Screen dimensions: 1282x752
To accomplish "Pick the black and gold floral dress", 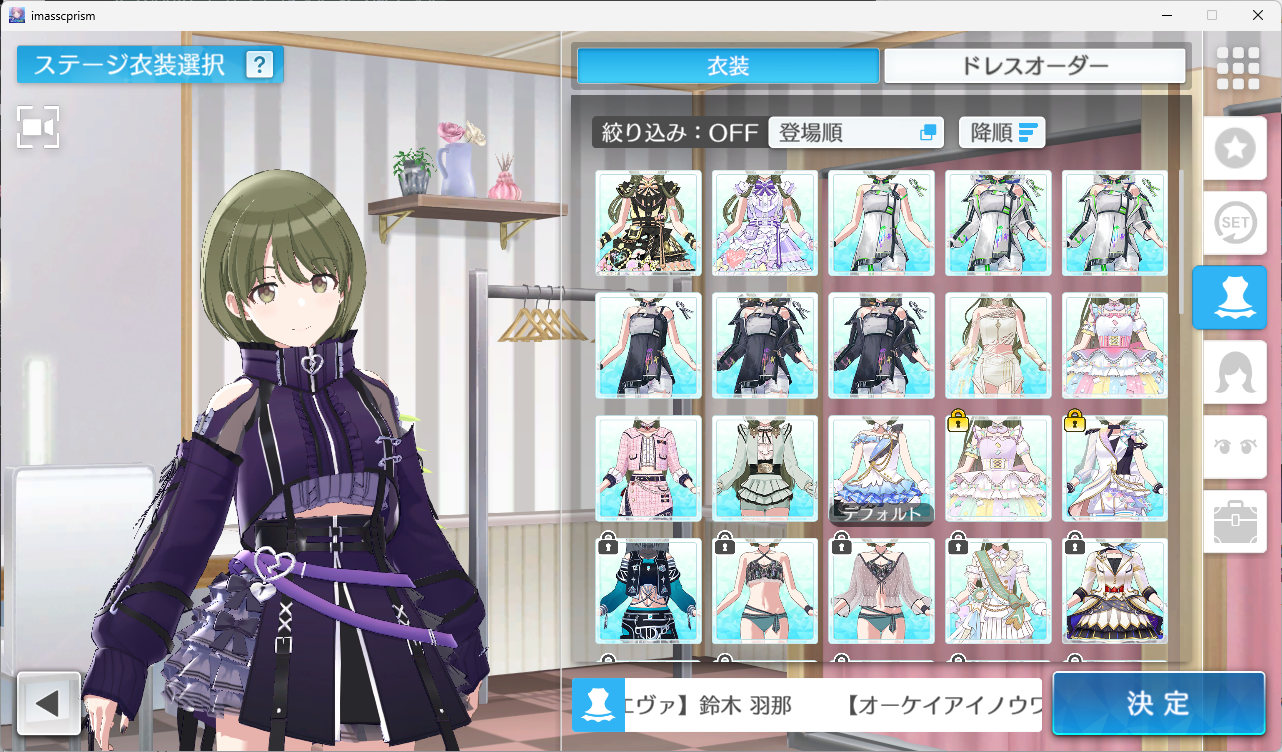I will click(647, 223).
